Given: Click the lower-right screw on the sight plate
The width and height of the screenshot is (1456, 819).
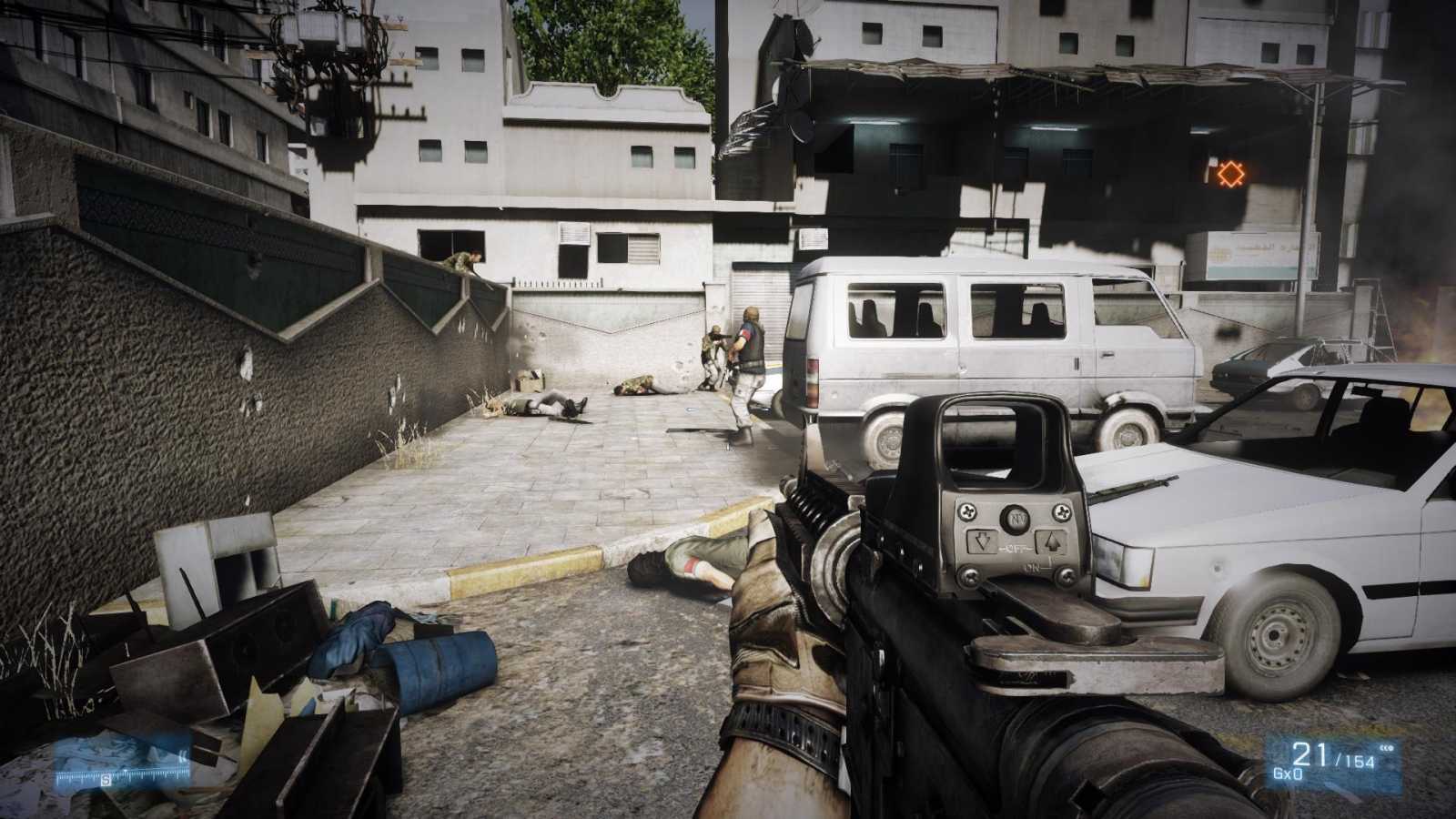Looking at the screenshot, I should click(1067, 575).
